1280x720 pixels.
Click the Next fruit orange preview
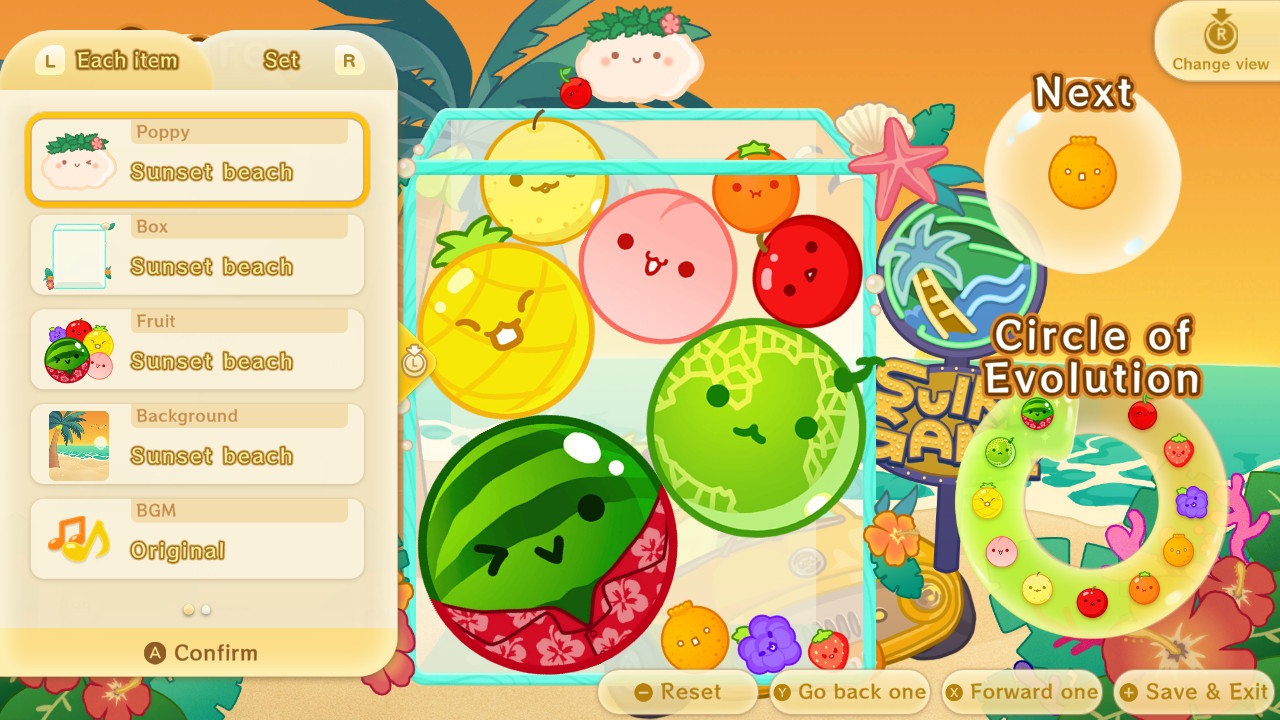1080,172
